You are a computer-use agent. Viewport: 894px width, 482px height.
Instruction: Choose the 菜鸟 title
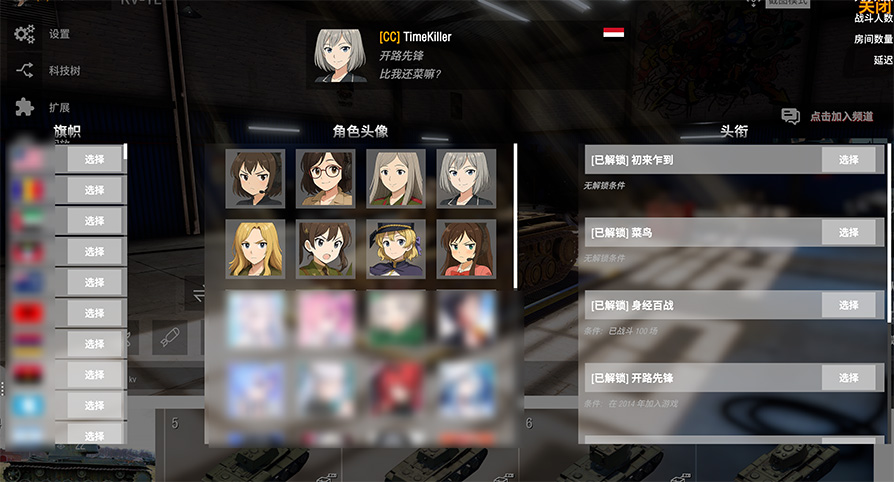coord(848,233)
